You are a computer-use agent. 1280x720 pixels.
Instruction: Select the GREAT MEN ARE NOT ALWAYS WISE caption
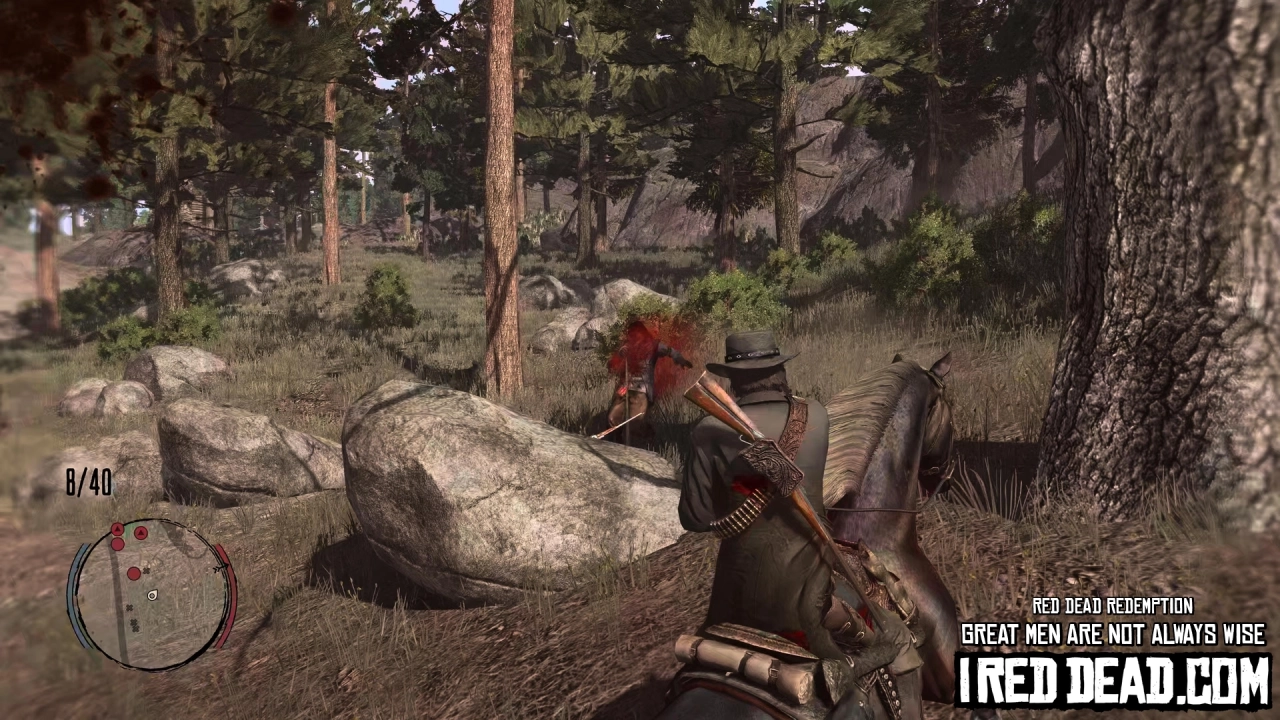1113,633
